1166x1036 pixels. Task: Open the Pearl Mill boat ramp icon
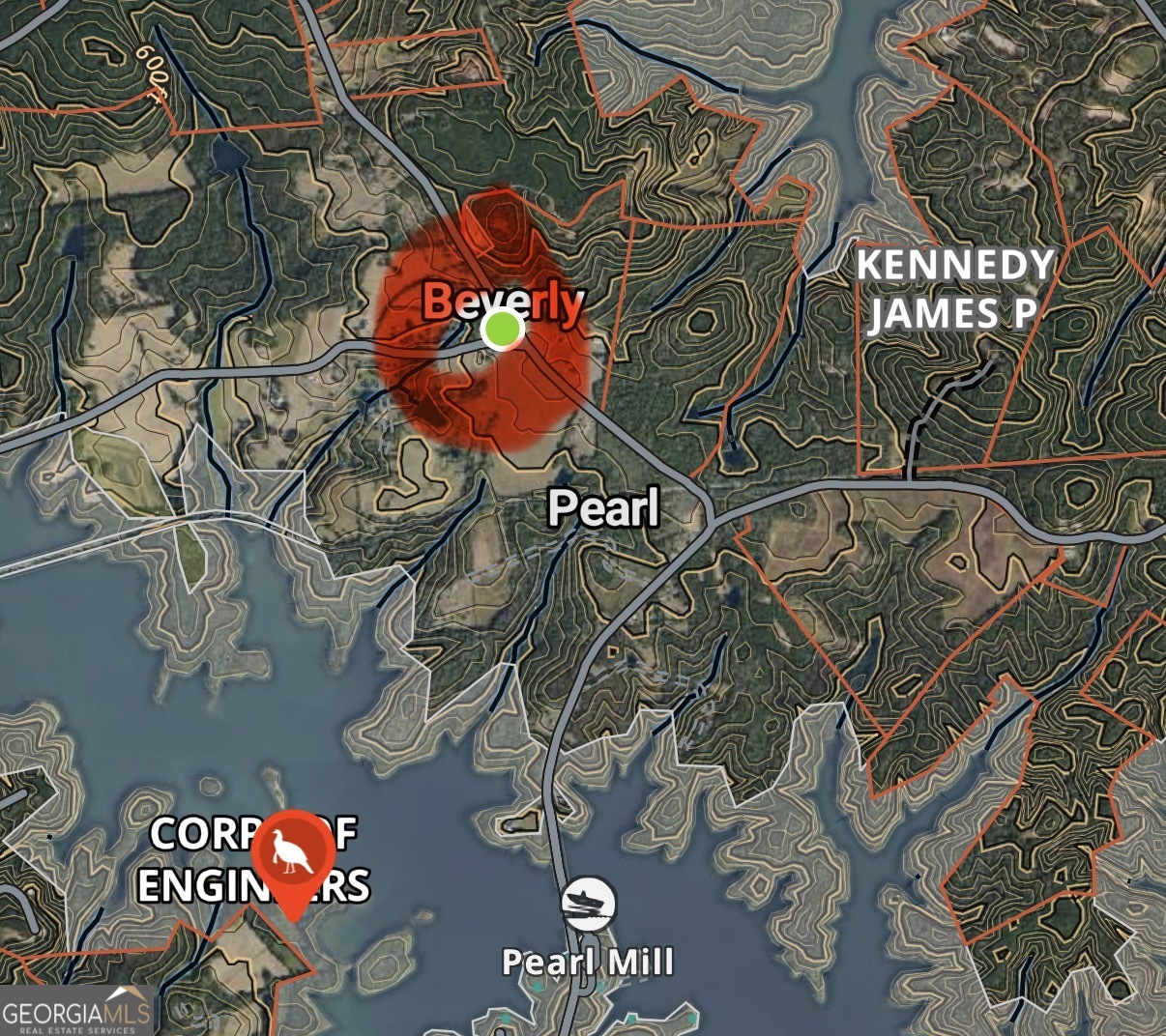click(589, 905)
